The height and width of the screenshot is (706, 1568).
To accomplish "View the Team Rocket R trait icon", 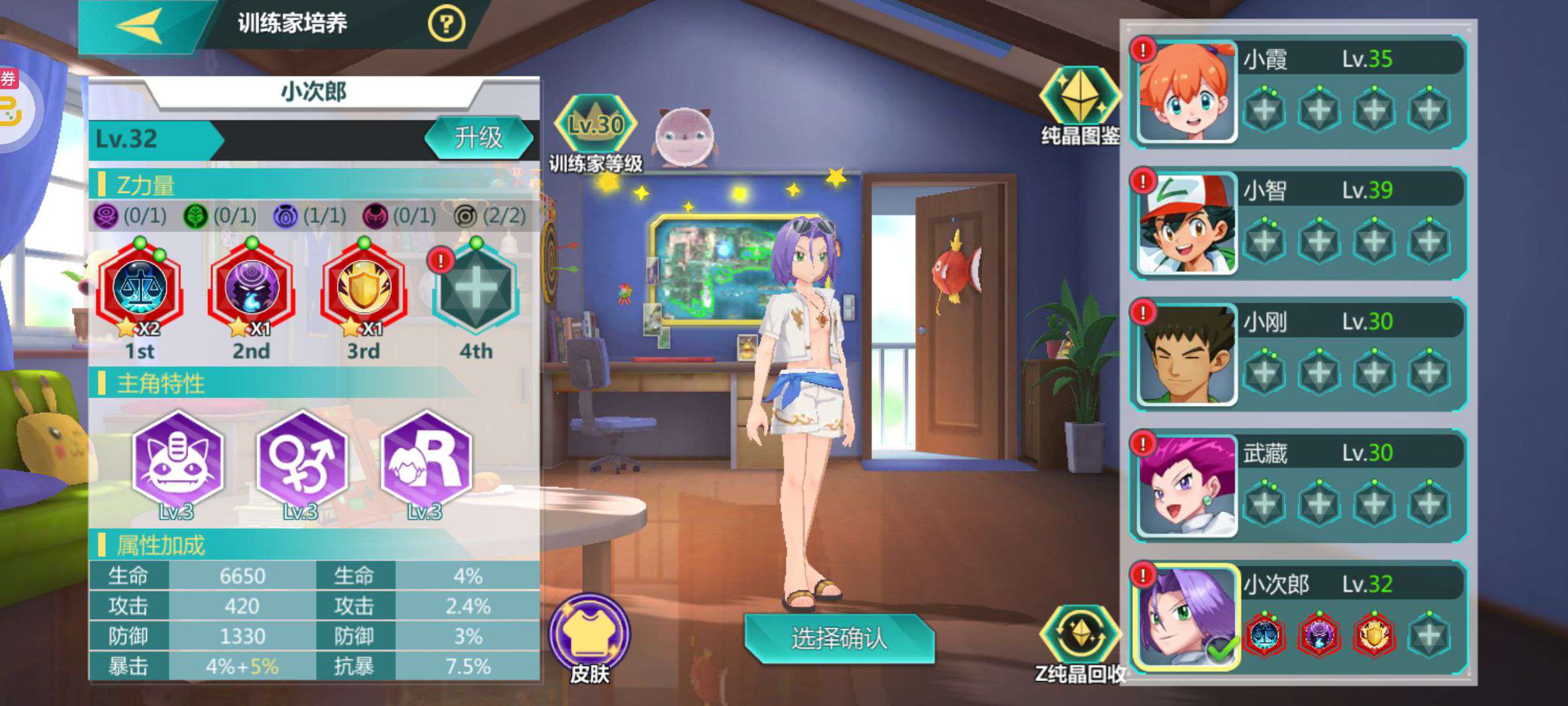I will [425, 460].
